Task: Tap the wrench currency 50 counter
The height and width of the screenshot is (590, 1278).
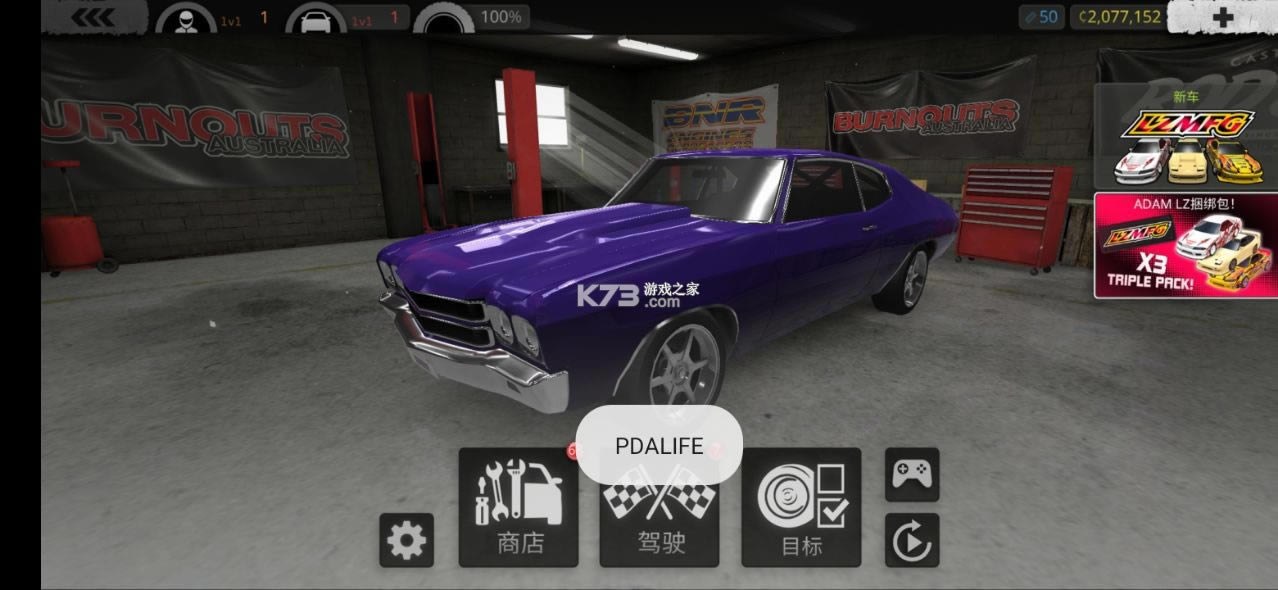Action: [x=1042, y=17]
